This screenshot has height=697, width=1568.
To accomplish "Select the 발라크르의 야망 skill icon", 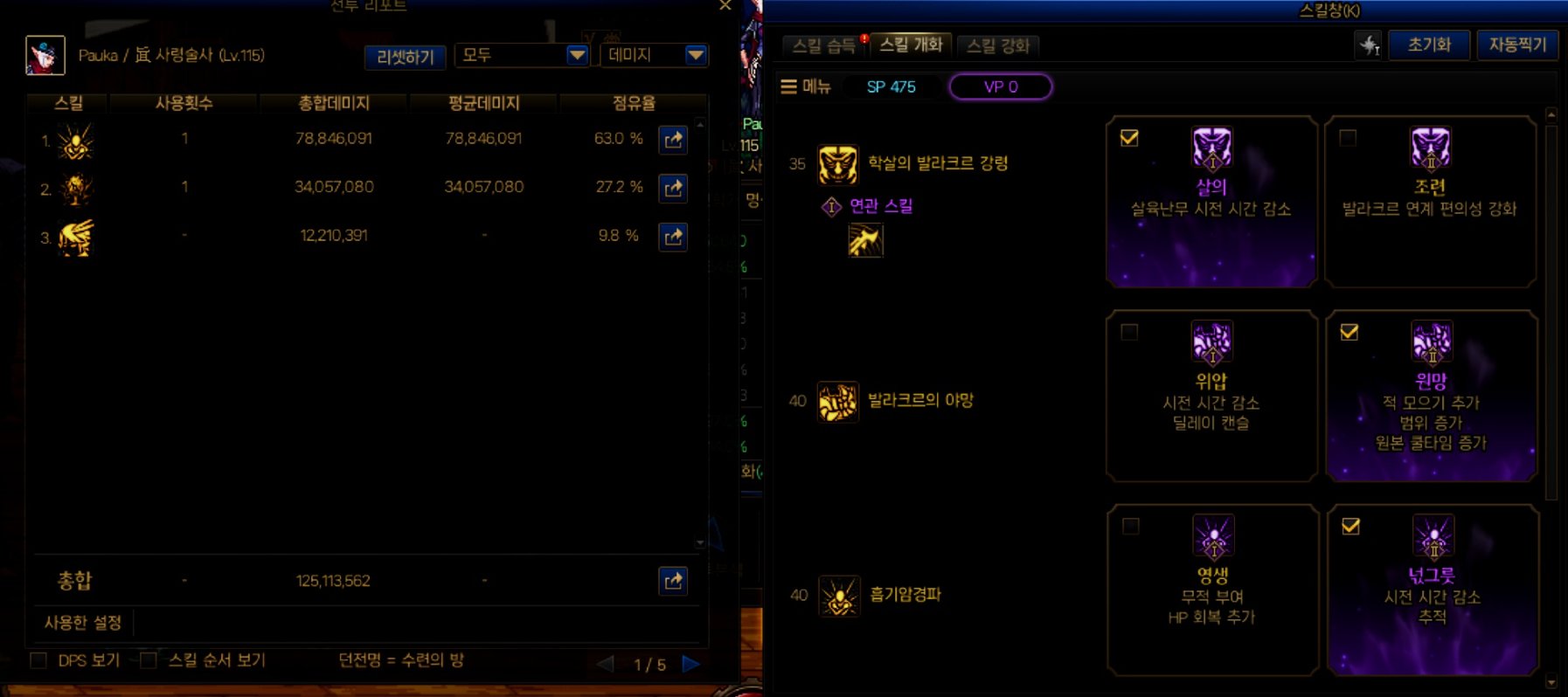I will 836,401.
